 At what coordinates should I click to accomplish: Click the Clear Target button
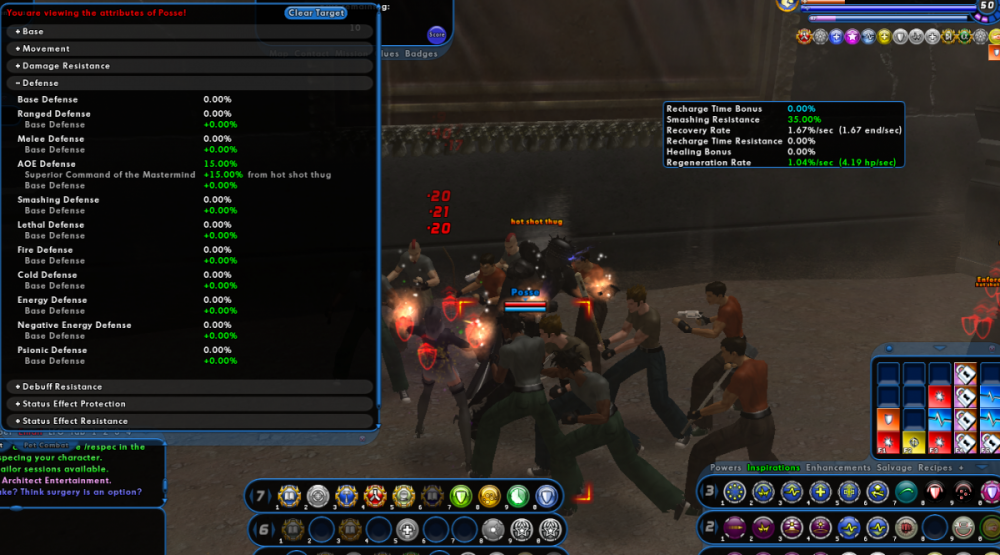pos(316,13)
